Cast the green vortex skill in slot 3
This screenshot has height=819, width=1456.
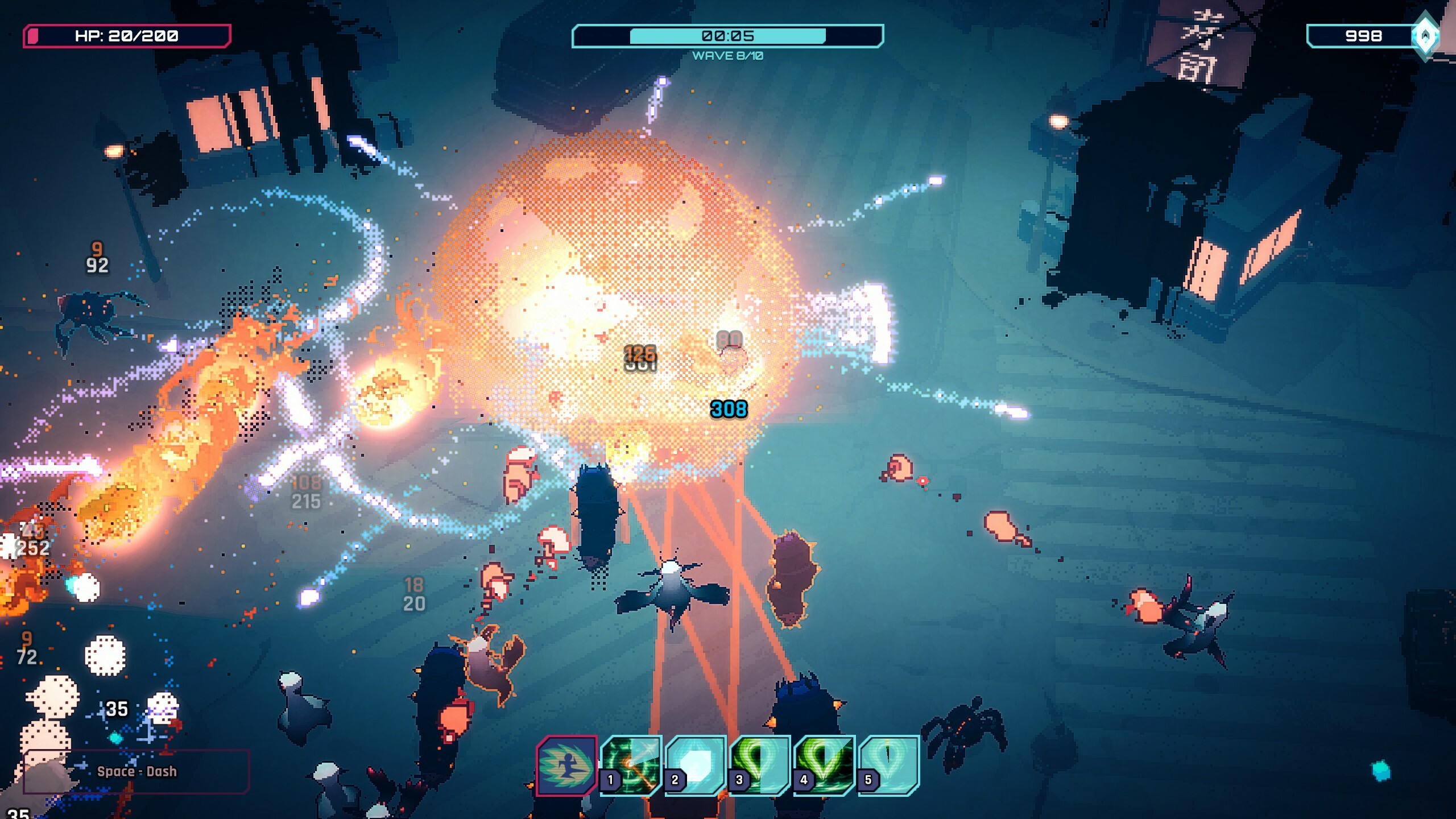tap(760, 765)
